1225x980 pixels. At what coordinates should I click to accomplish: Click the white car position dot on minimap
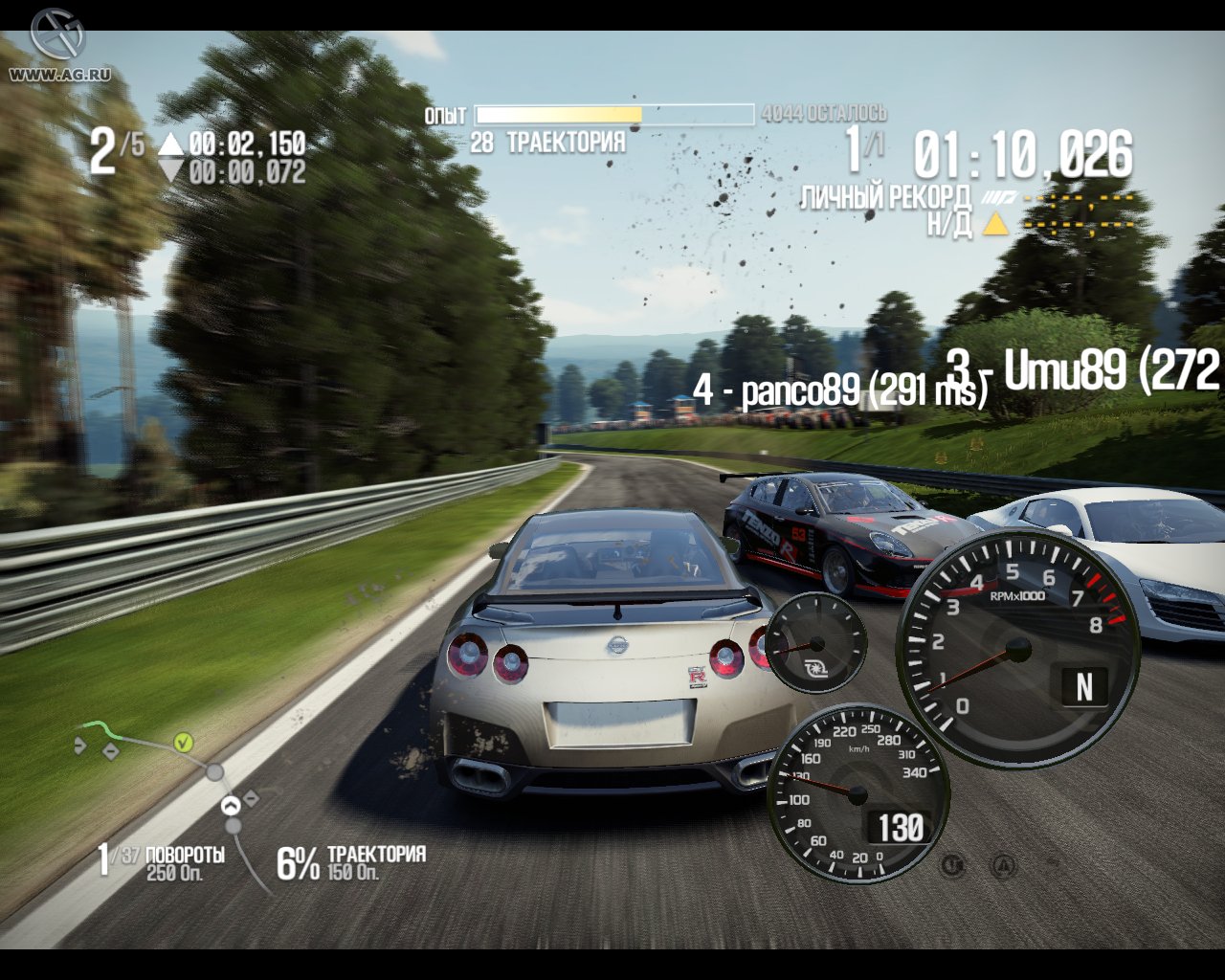pos(230,804)
